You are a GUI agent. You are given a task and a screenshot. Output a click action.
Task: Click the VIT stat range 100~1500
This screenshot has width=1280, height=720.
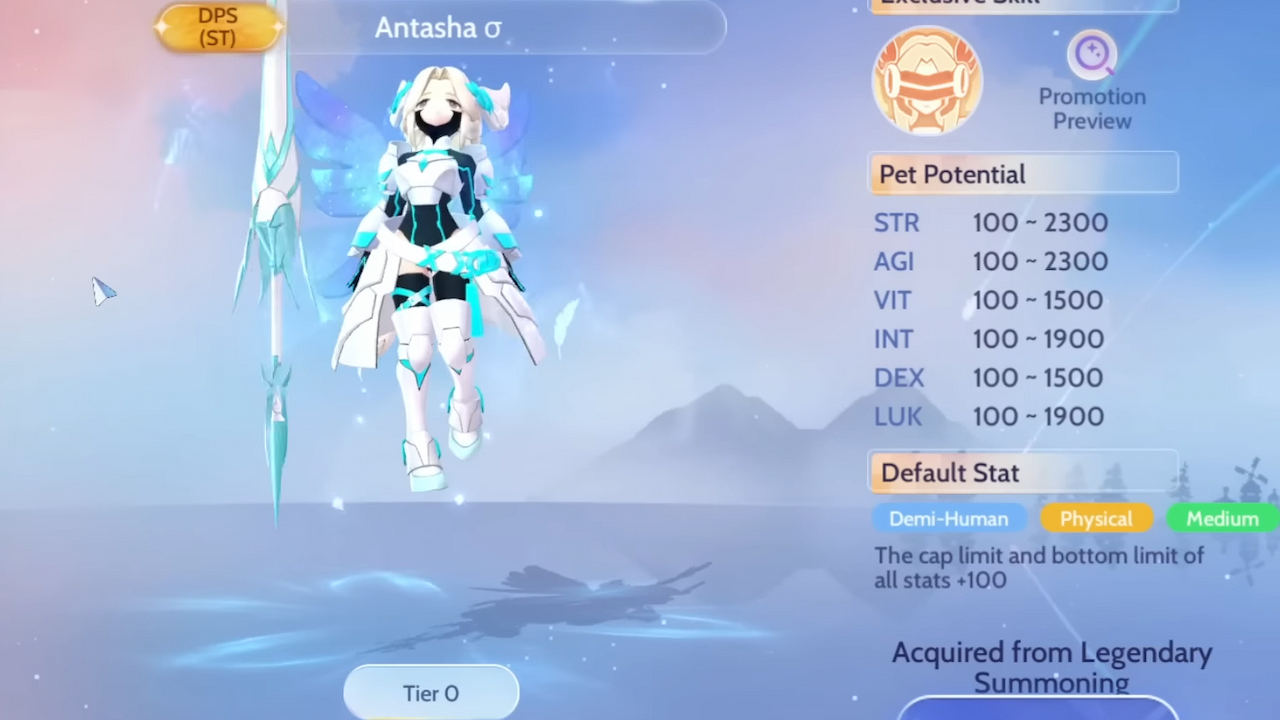1038,300
